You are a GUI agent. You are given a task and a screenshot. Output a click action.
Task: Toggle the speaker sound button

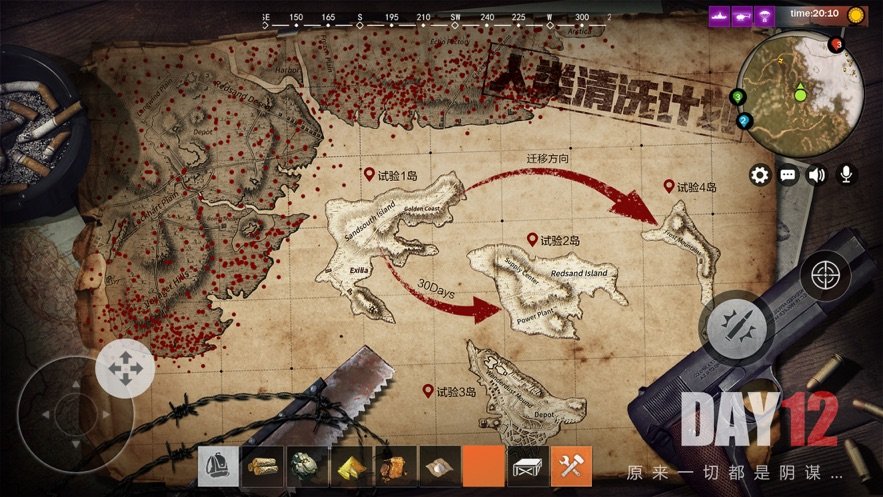pos(817,175)
